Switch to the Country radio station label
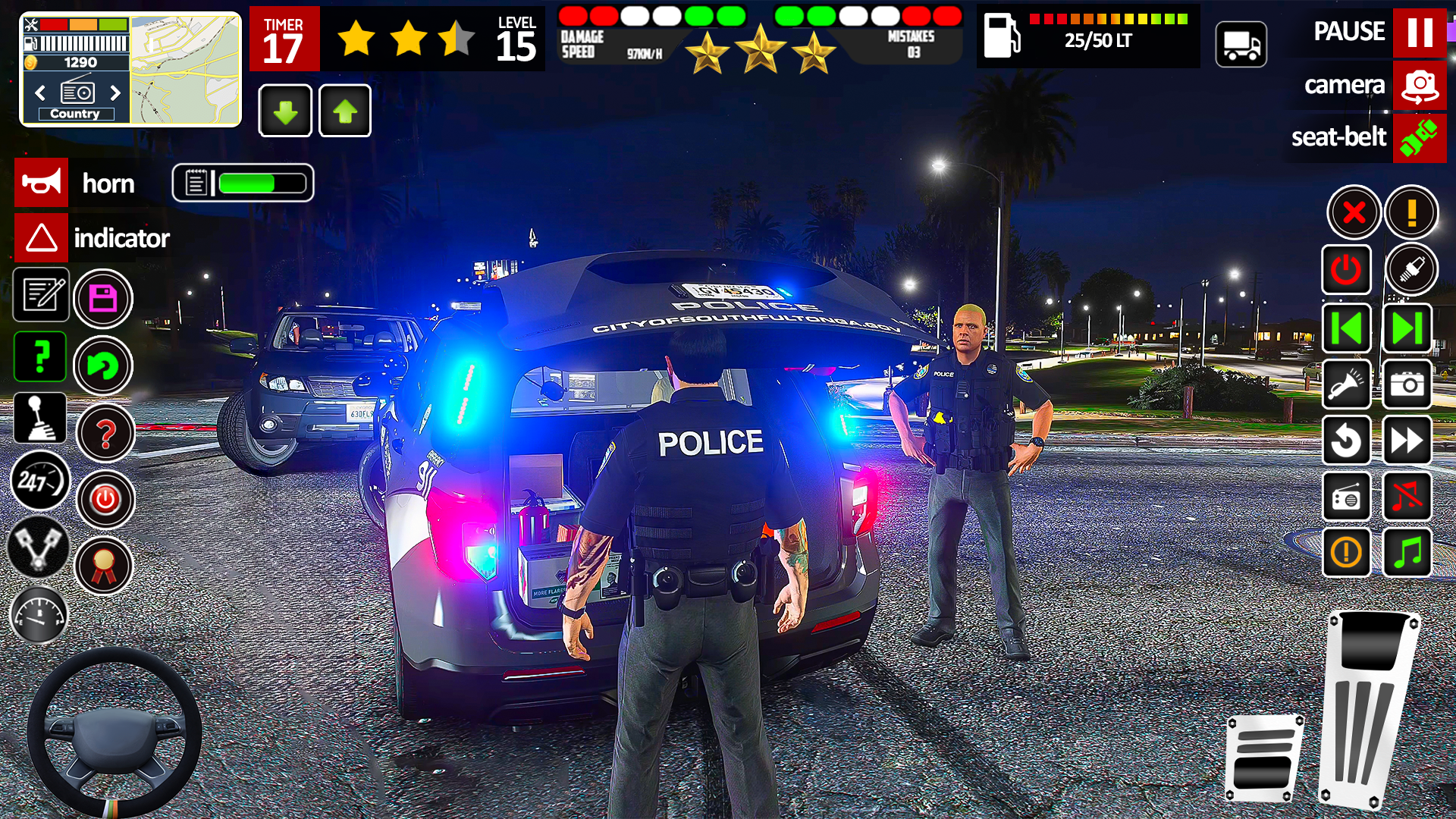The height and width of the screenshot is (819, 1456). pyautogui.click(x=74, y=114)
